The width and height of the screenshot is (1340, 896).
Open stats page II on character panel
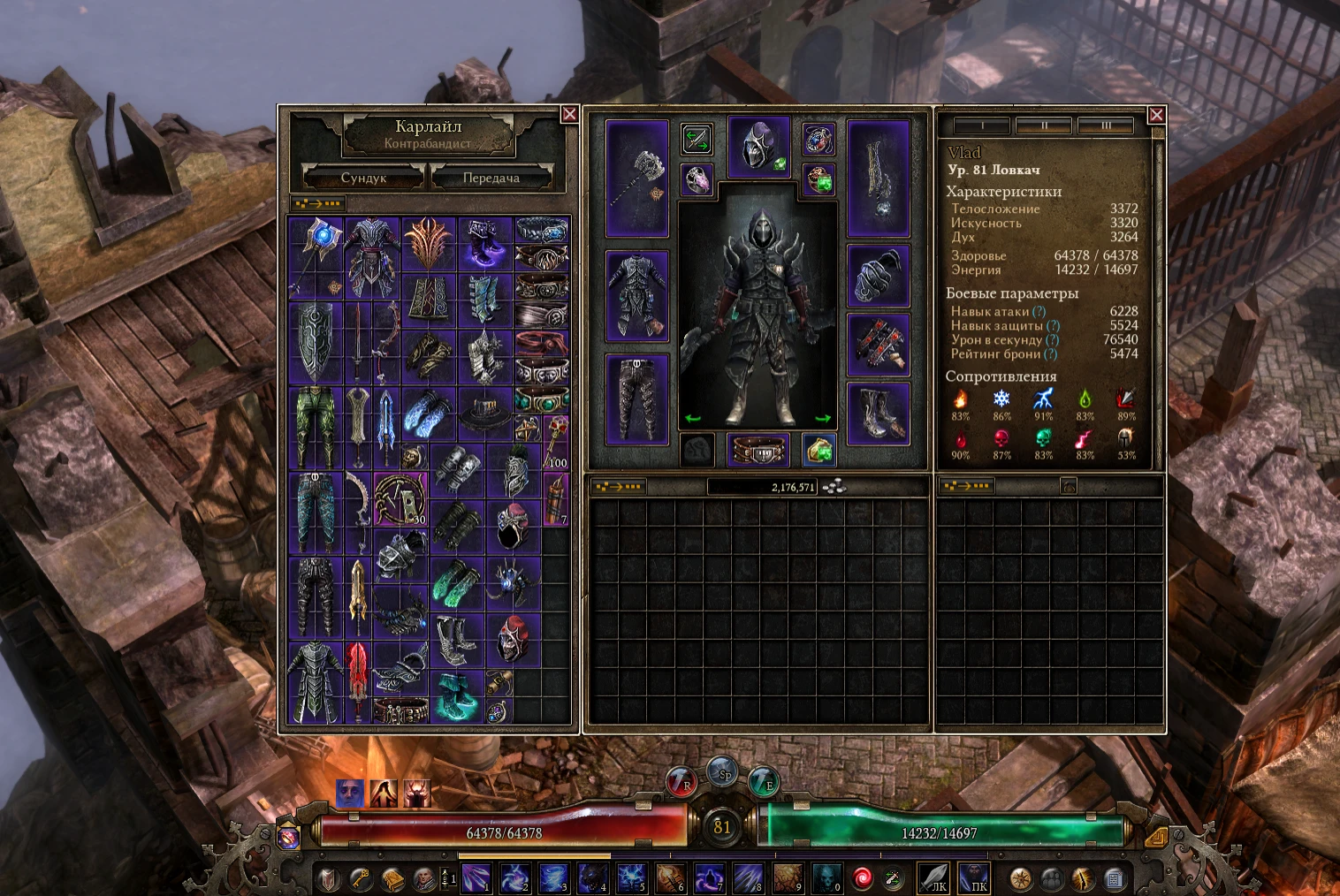click(1045, 125)
